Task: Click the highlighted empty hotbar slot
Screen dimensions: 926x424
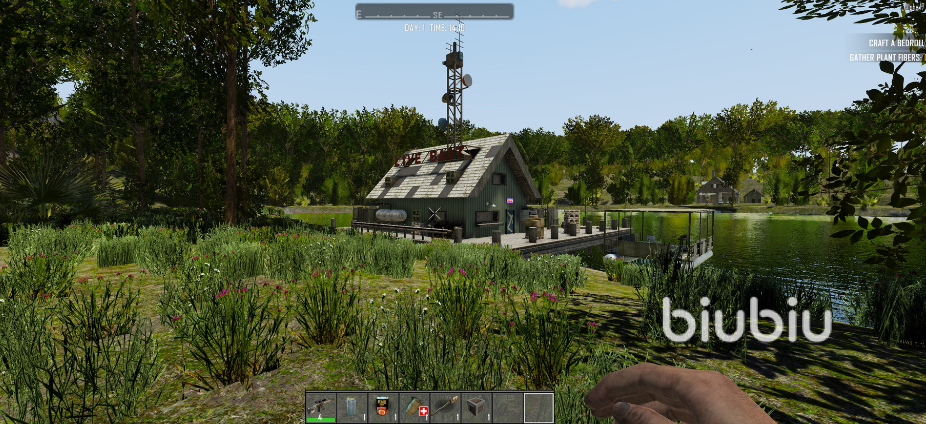Action: tap(539, 407)
